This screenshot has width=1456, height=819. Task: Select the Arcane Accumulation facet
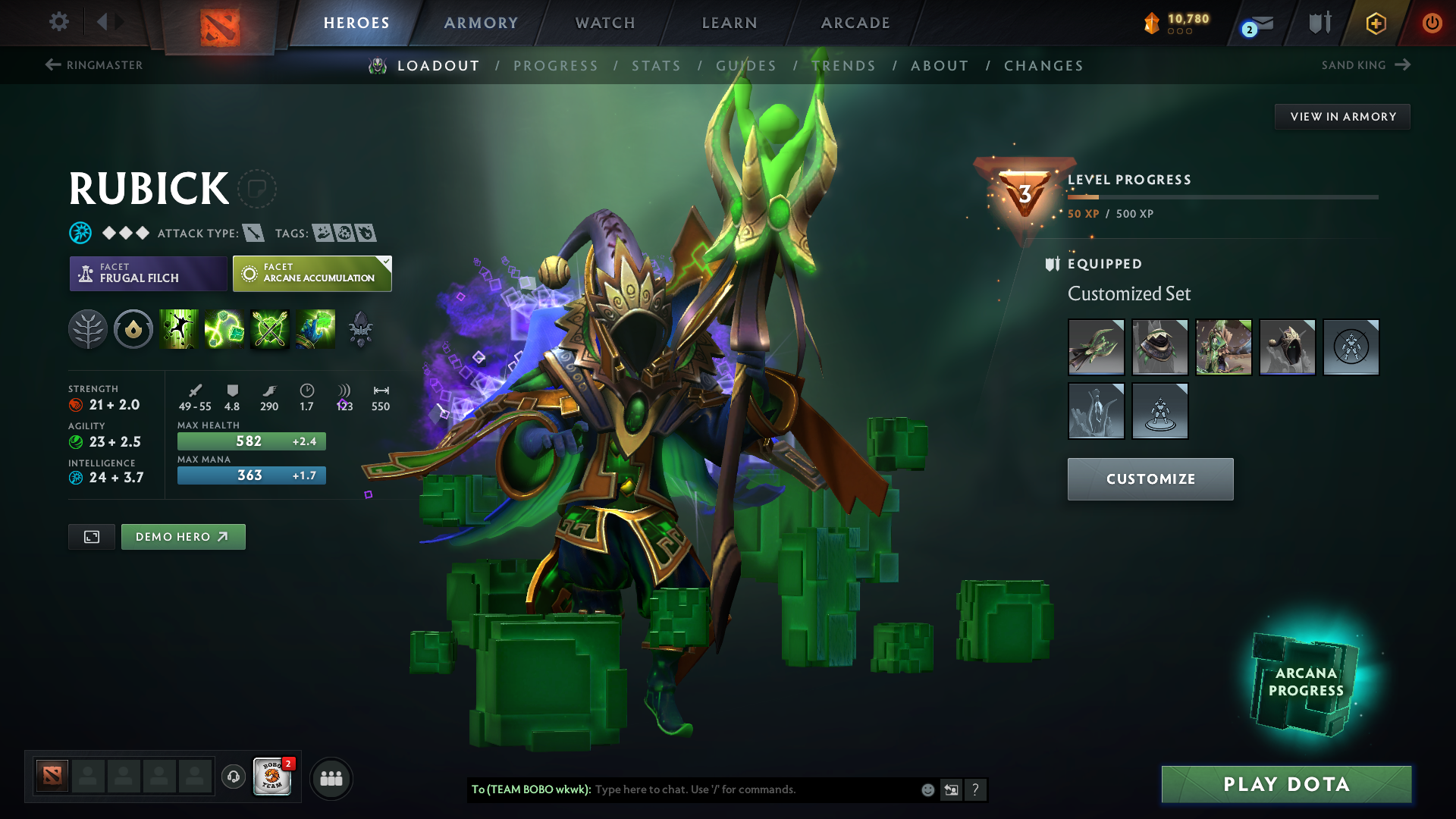311,273
